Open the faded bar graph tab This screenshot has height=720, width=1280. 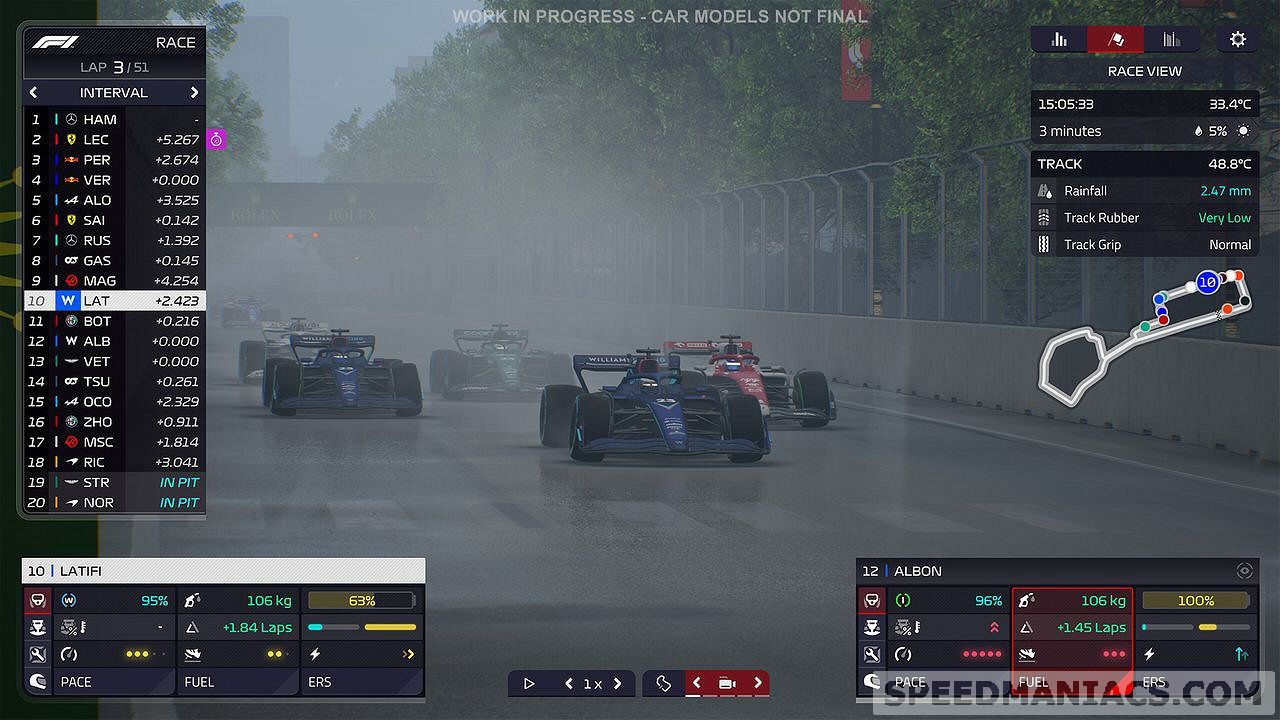click(1172, 40)
